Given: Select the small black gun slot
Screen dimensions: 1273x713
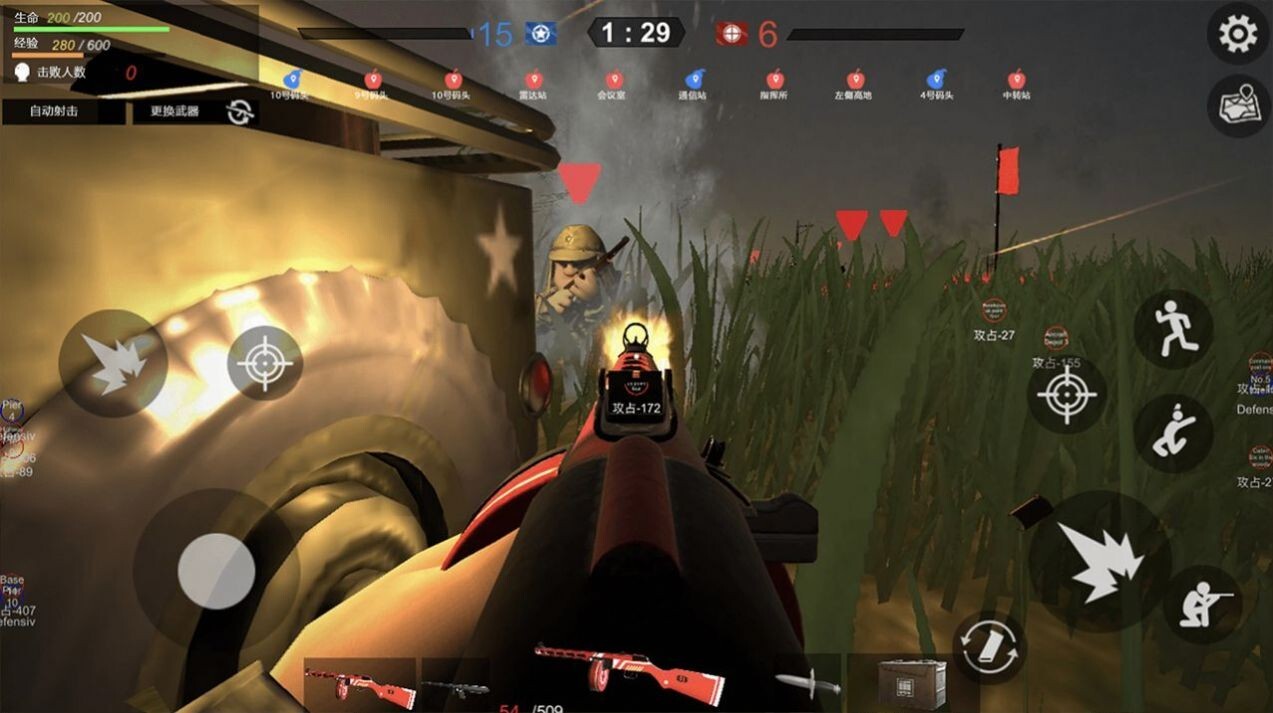Looking at the screenshot, I should click(455, 686).
